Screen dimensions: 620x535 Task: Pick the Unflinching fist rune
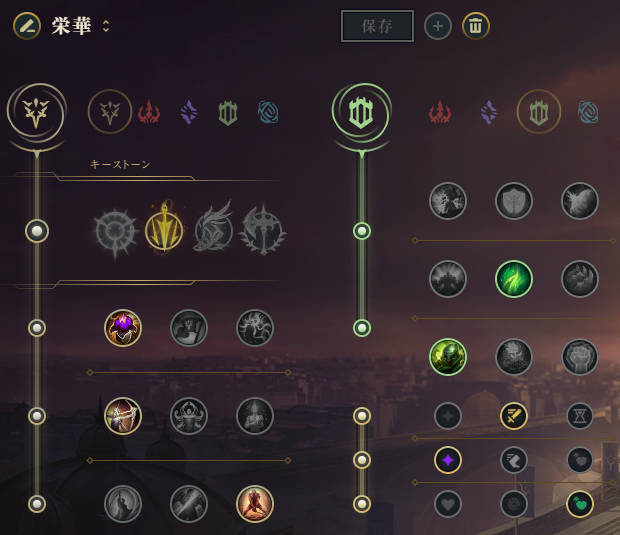pos(580,357)
